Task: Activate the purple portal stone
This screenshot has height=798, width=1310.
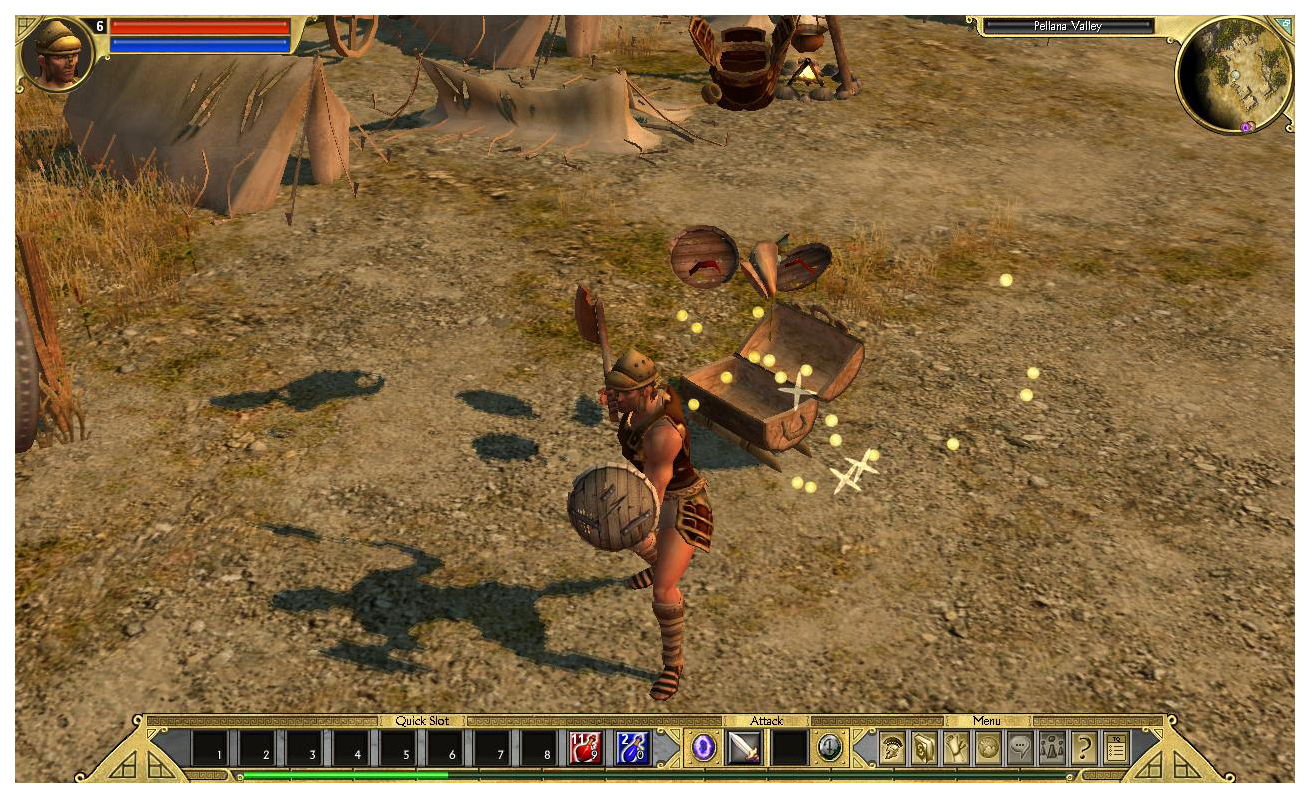Action: click(x=703, y=748)
